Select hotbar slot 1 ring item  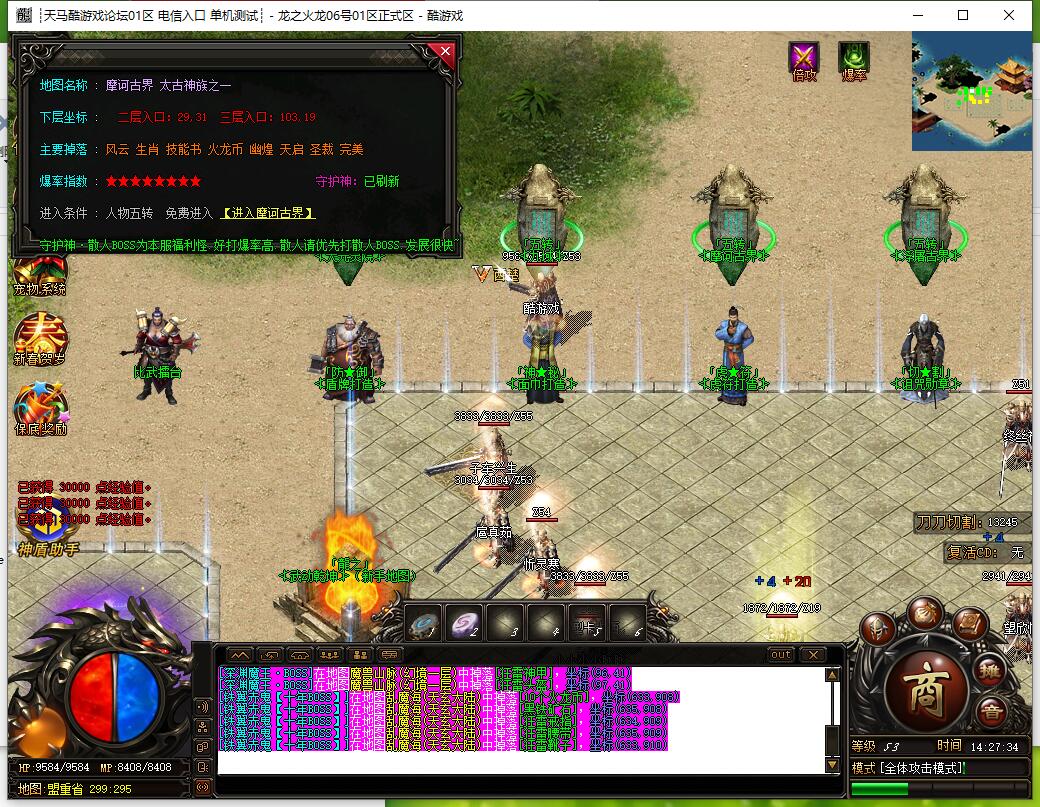pos(424,622)
